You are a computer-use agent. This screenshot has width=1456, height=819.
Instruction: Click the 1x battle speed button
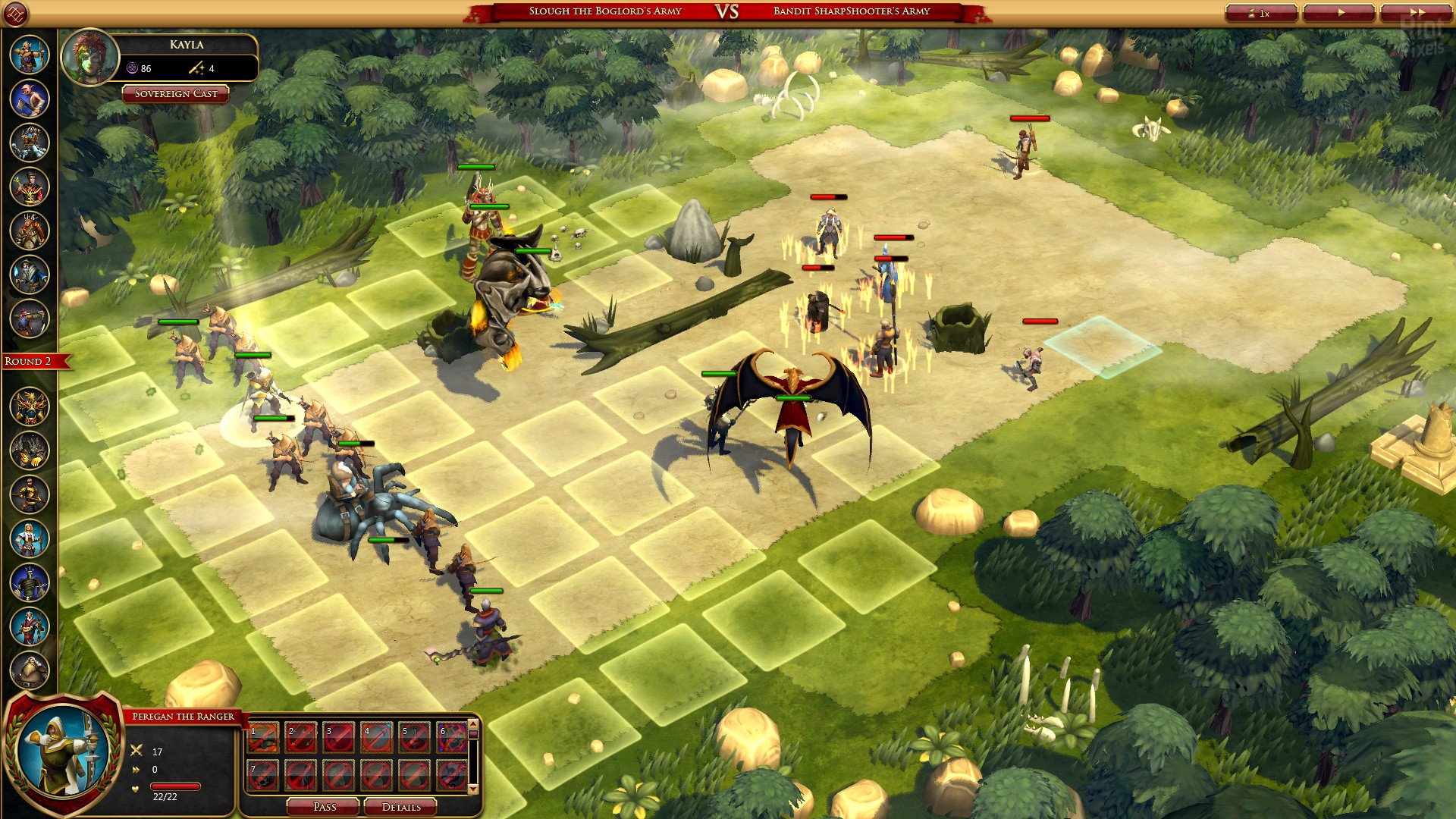[x=1260, y=13]
